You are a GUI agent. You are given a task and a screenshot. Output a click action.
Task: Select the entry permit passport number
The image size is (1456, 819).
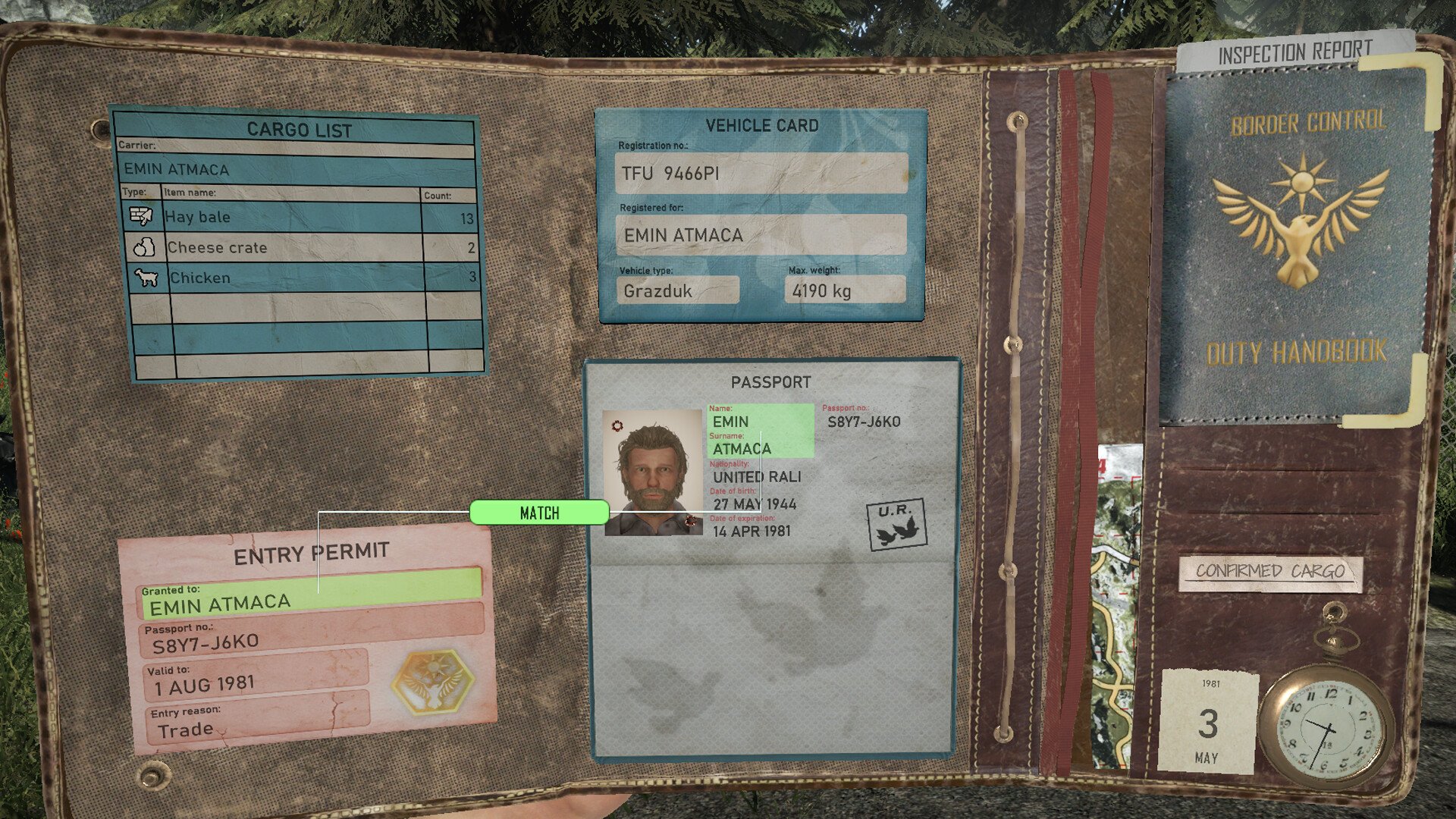[311, 641]
